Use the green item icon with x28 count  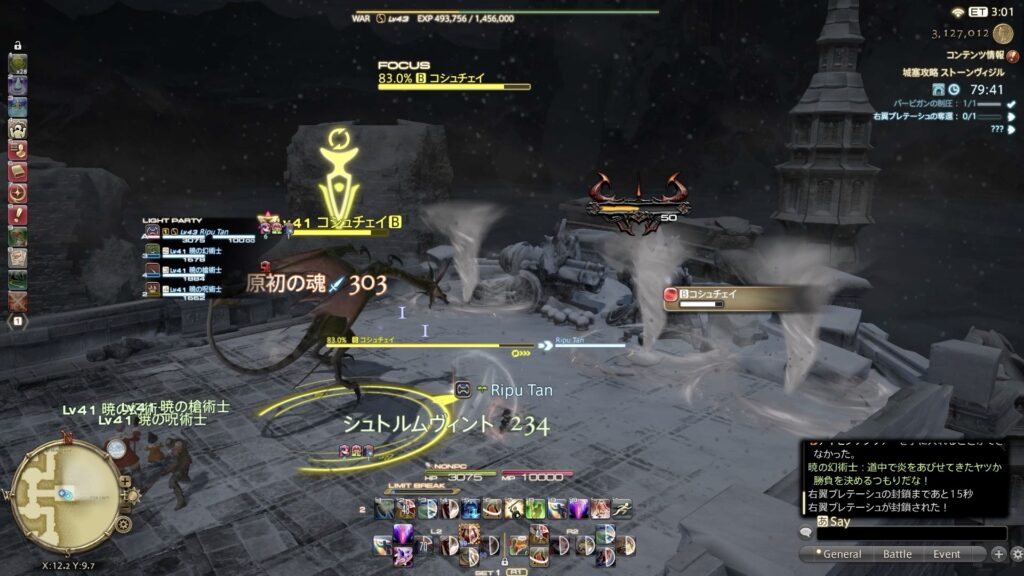click(18, 64)
